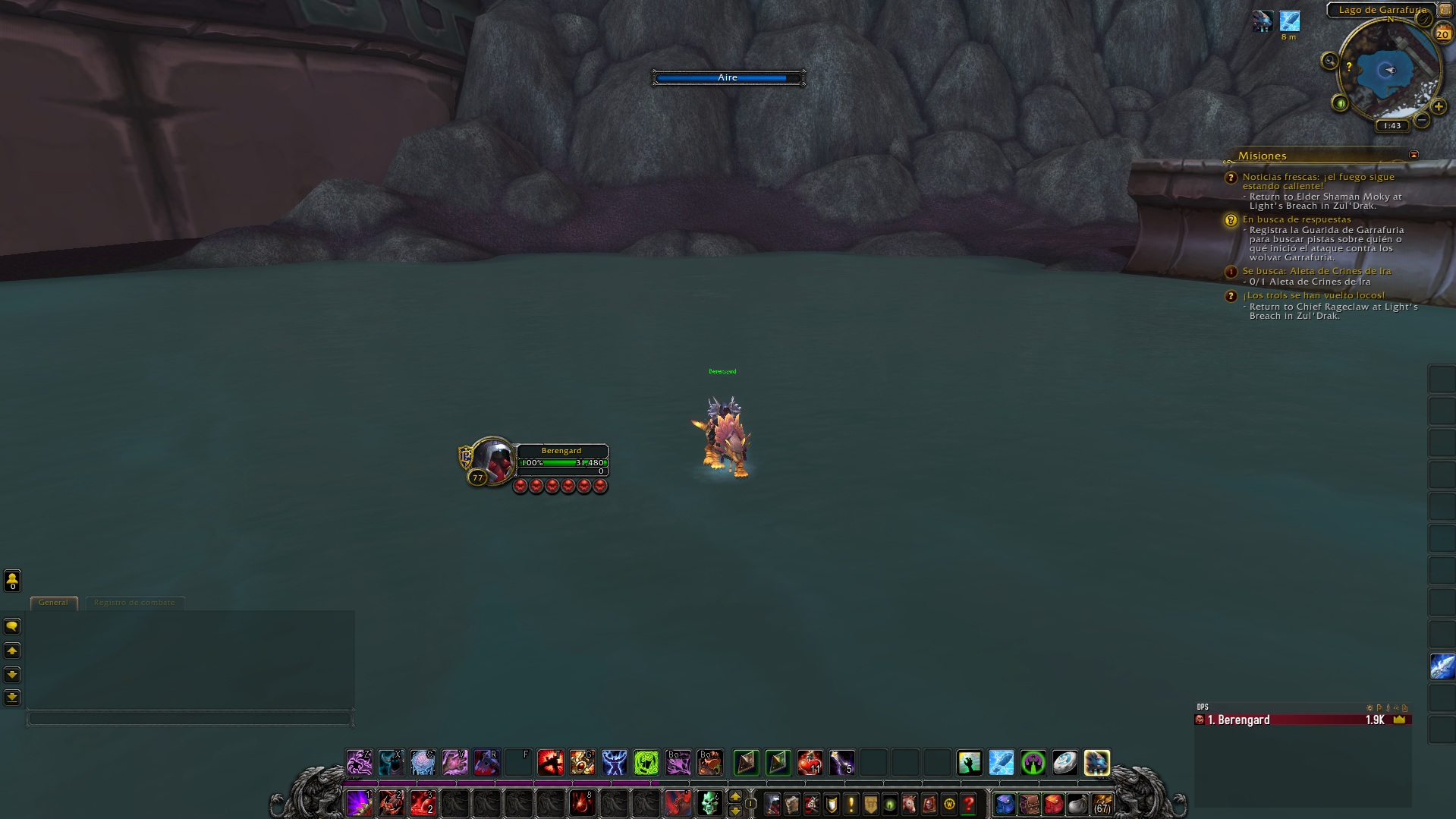The height and width of the screenshot is (819, 1456).
Task: Click Berengard's player portrait frame
Action: [x=493, y=461]
